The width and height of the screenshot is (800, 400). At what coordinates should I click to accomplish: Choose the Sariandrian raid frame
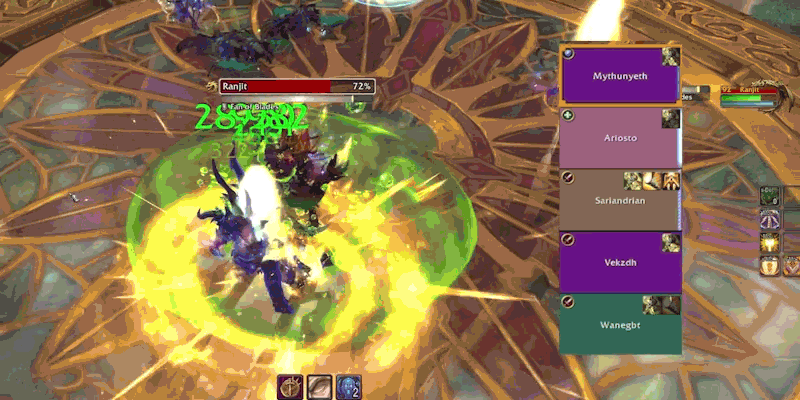pos(620,200)
